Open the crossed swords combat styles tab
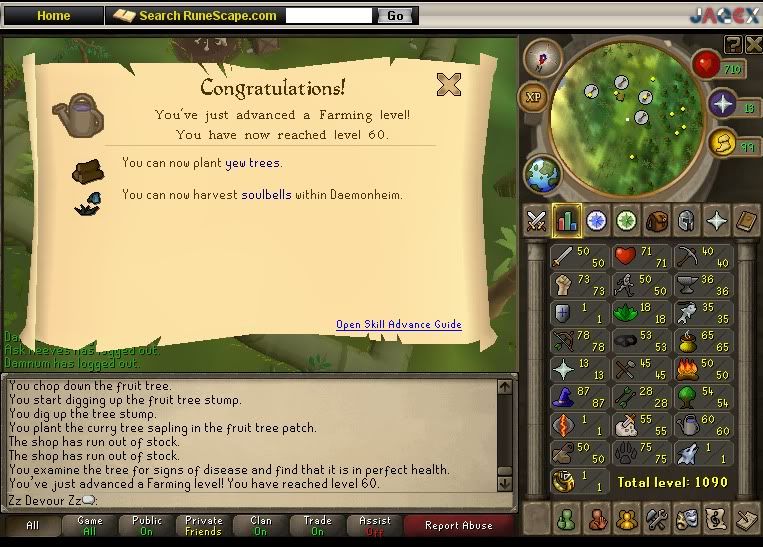 click(x=537, y=221)
